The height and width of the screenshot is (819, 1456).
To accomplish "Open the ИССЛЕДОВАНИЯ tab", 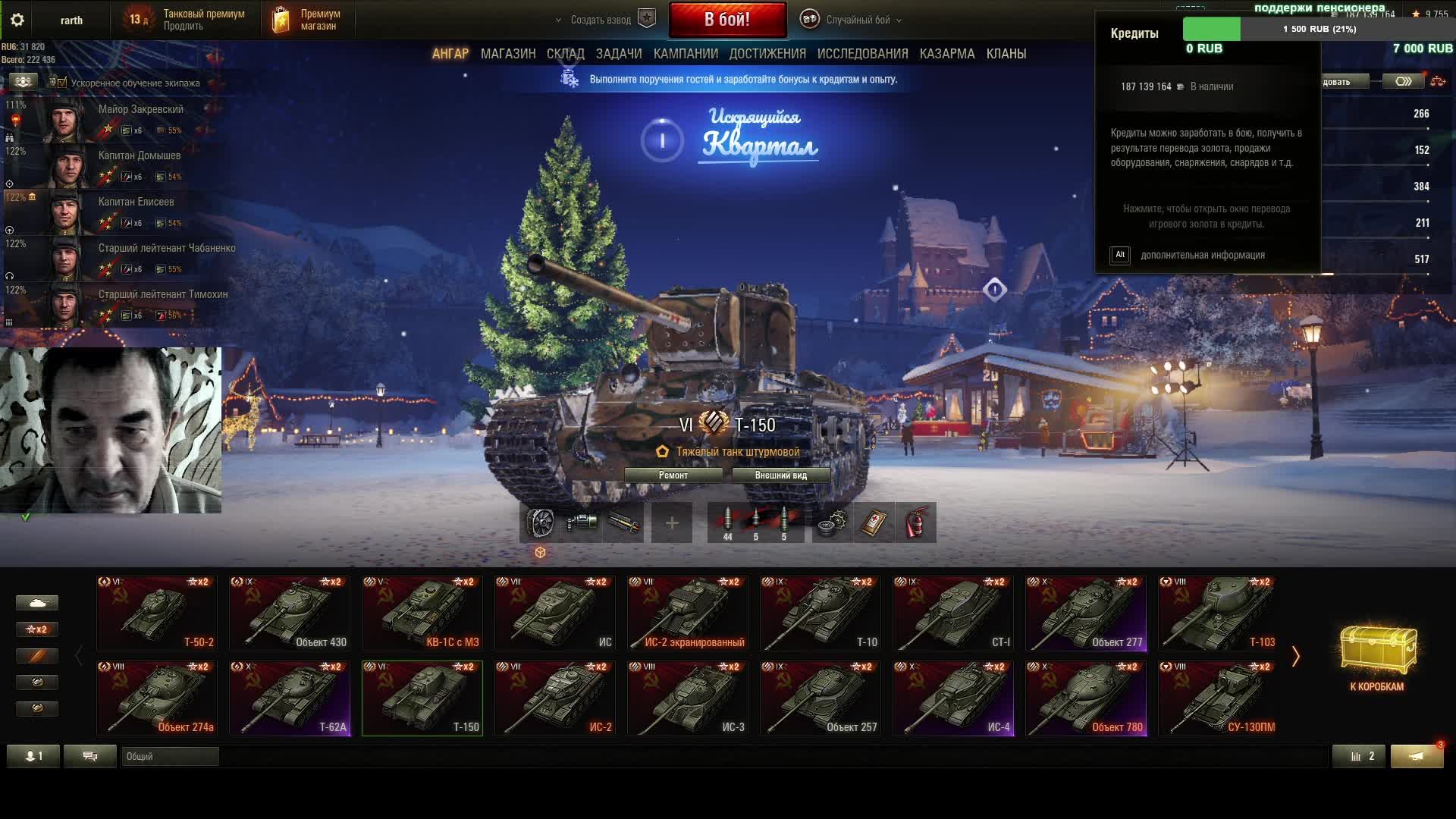I will 862,54.
